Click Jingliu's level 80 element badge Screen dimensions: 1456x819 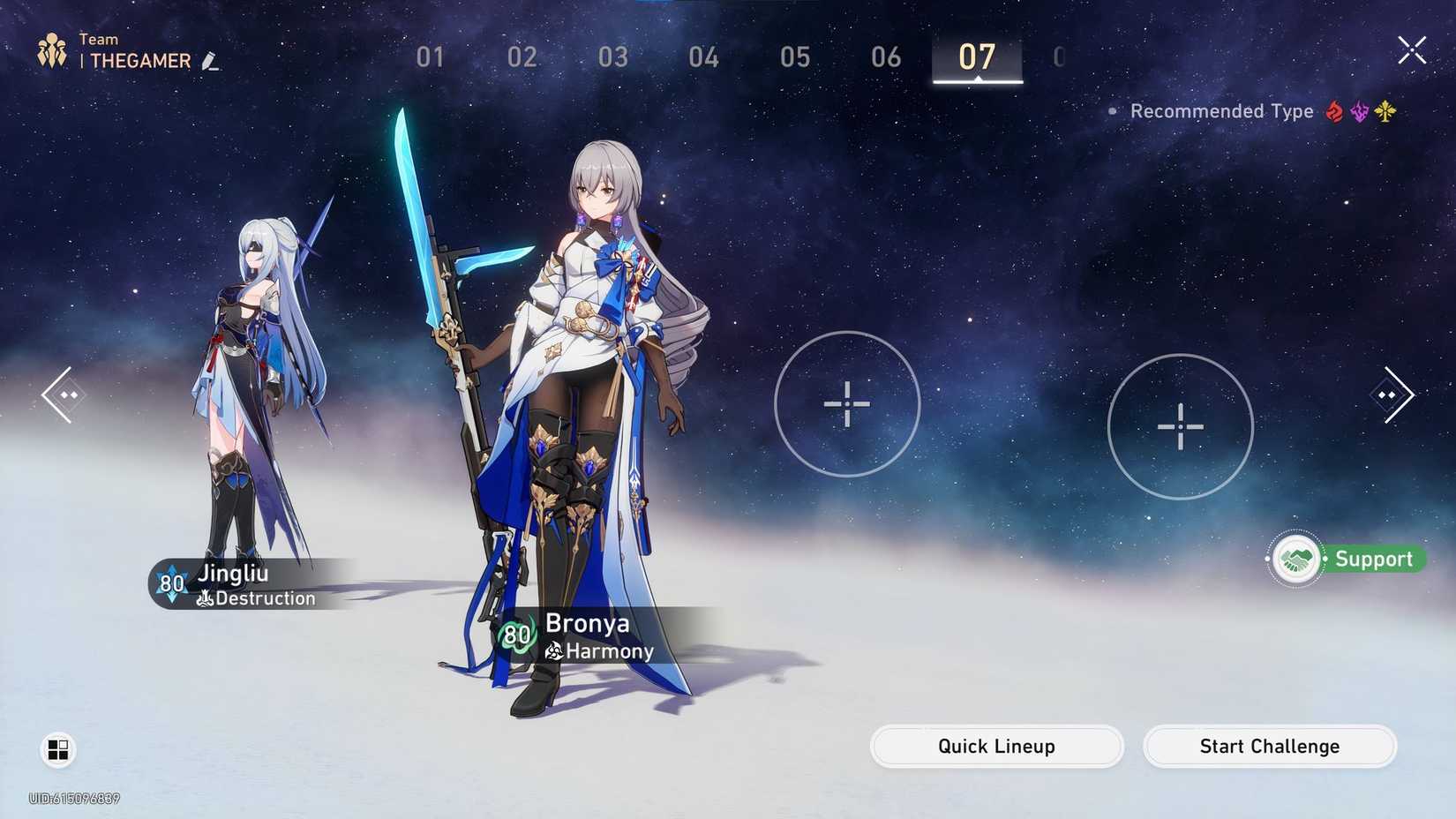pos(170,583)
